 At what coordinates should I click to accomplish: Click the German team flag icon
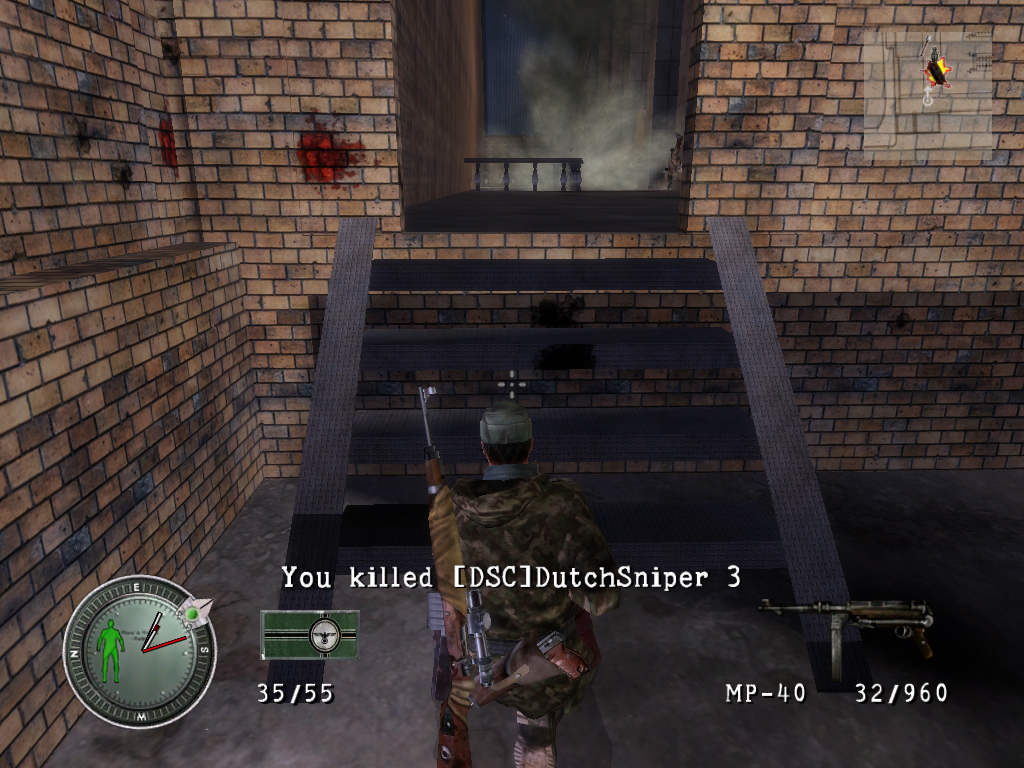coord(310,634)
